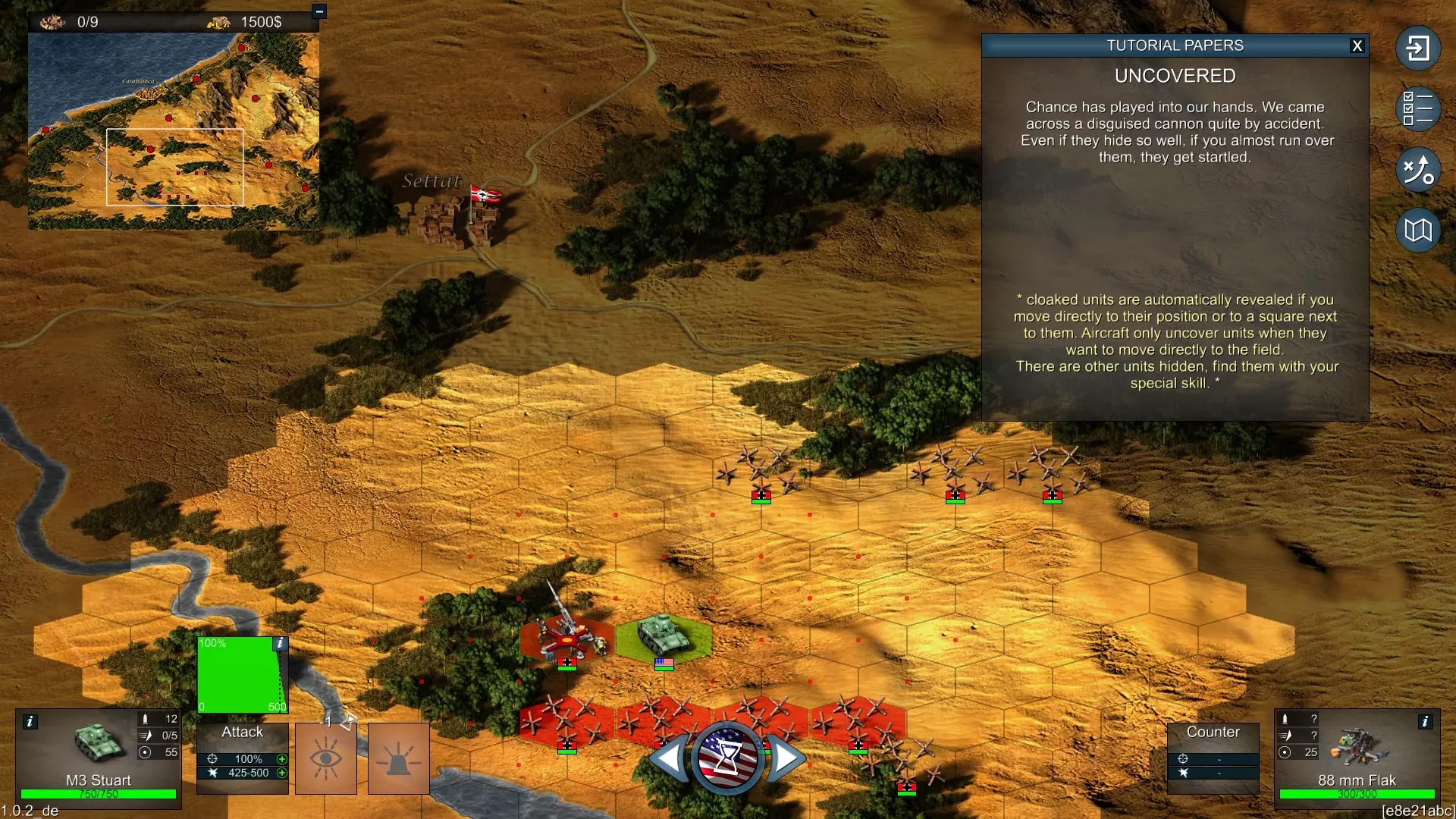Activate the alarm siren ability
This screenshot has height=819, width=1456.
tap(399, 758)
